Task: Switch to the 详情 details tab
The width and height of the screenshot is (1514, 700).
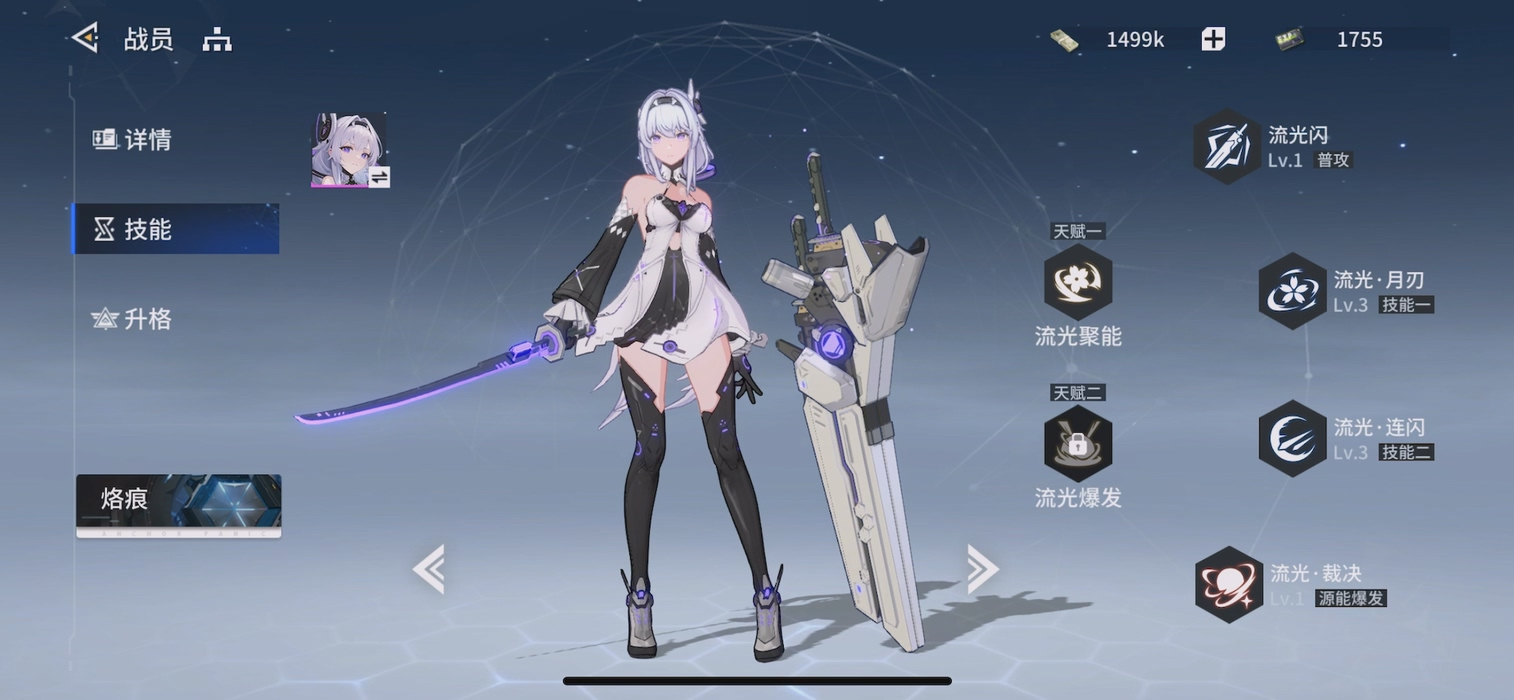Action: pos(133,140)
